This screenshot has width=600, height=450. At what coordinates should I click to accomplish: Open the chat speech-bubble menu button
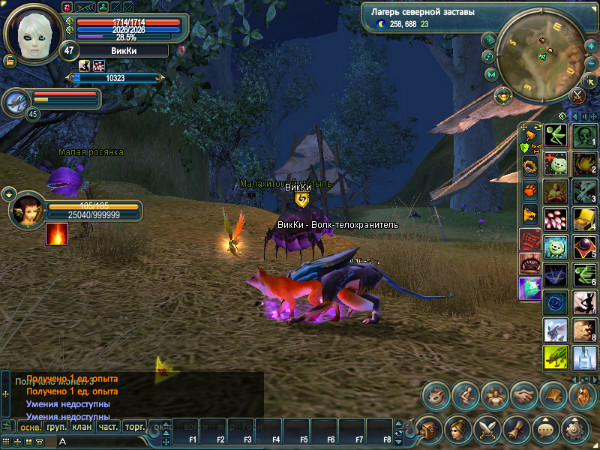[546, 428]
